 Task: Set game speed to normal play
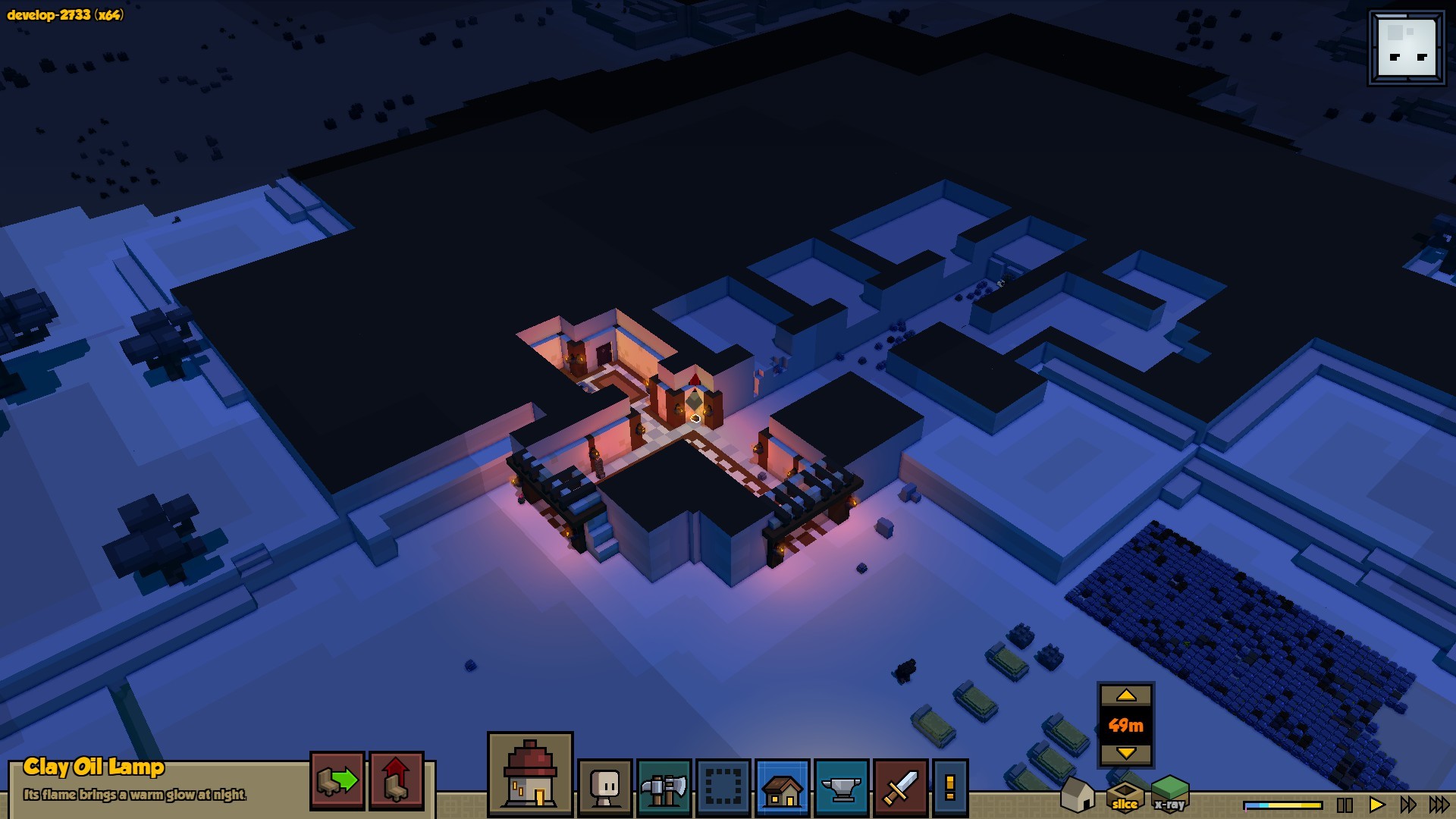1376,805
